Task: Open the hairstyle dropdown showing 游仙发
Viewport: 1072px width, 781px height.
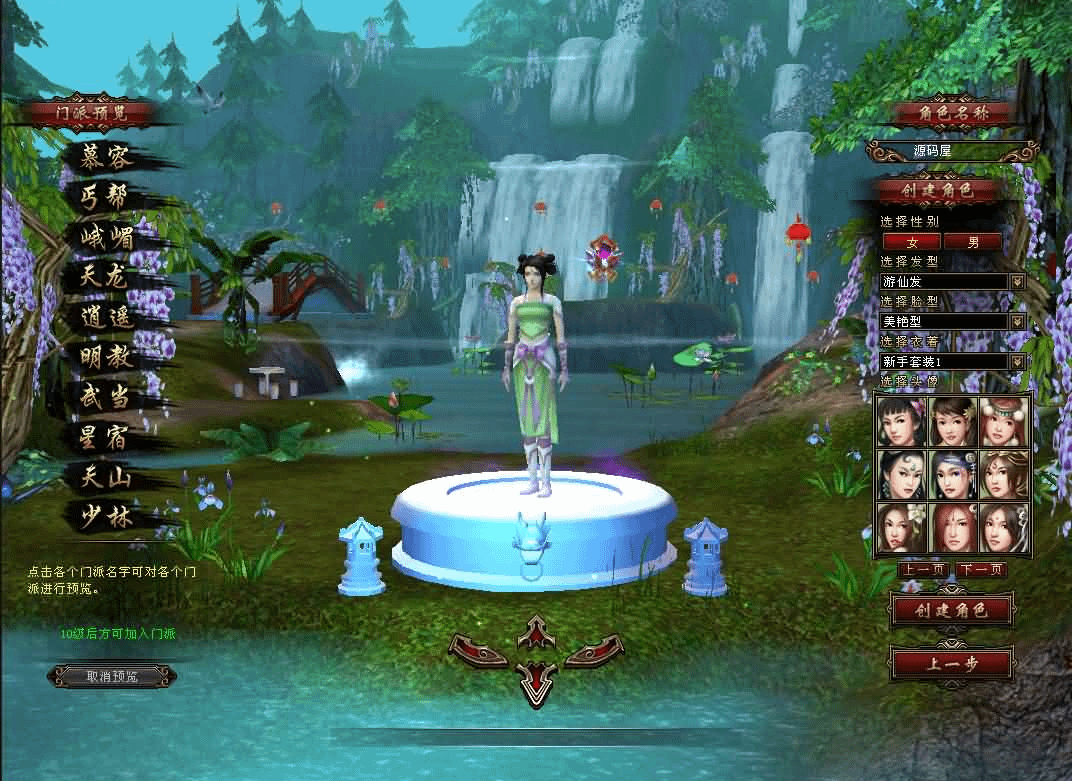Action: click(x=1018, y=282)
